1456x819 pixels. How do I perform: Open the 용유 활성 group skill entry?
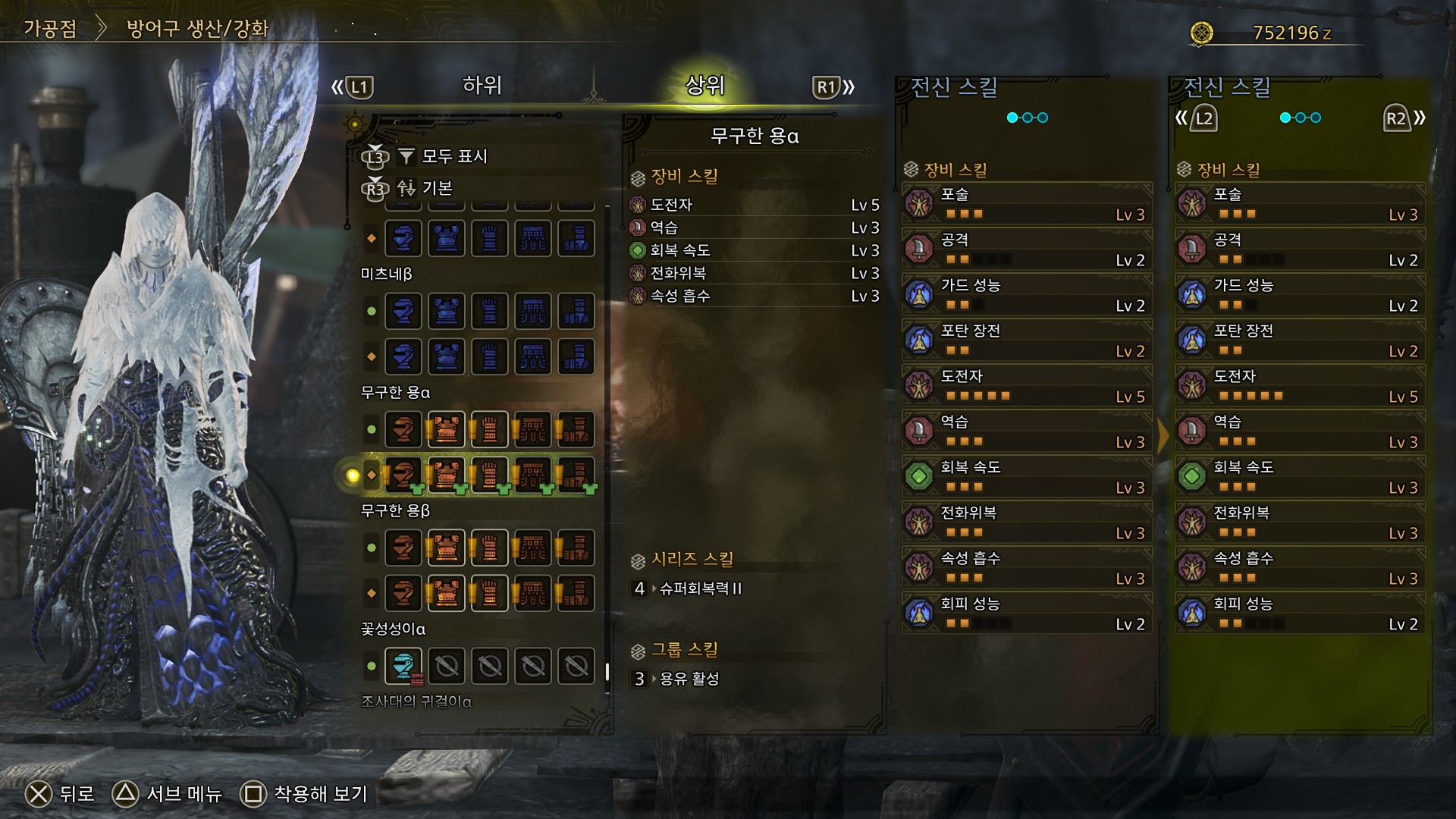pos(689,679)
